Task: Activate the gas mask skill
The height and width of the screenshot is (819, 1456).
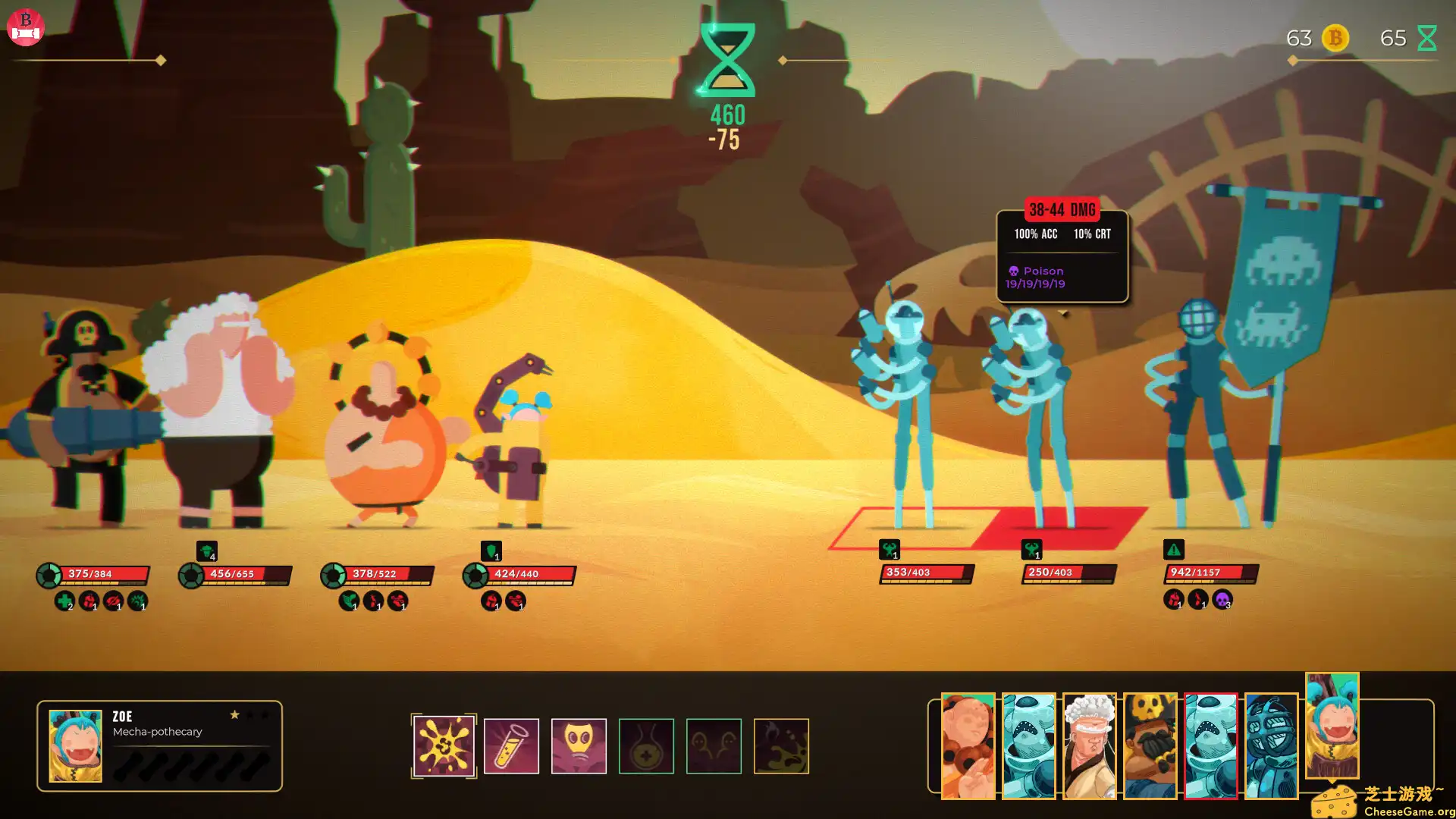Action: 579,746
